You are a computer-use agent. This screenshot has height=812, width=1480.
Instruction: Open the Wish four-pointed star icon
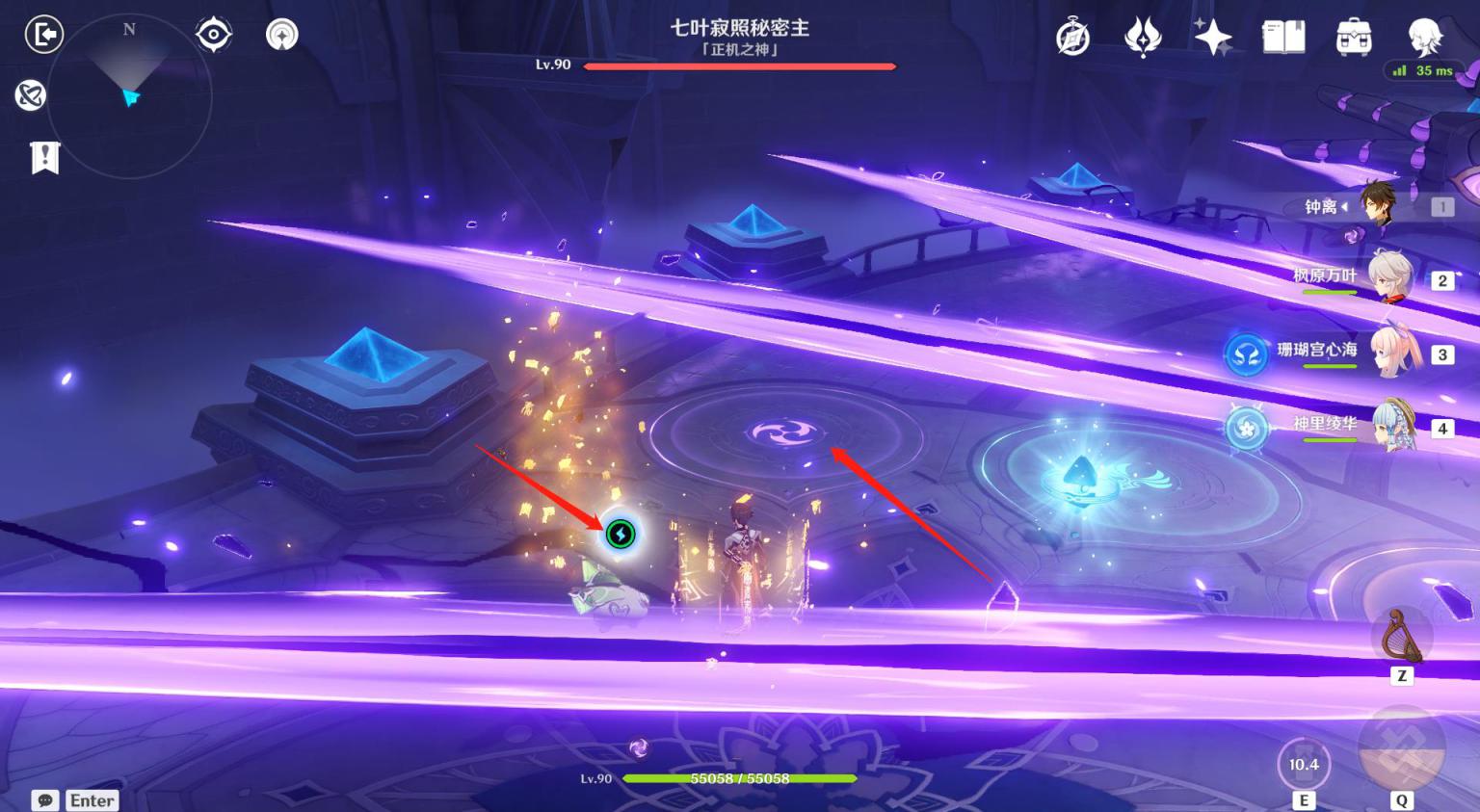tap(1213, 38)
